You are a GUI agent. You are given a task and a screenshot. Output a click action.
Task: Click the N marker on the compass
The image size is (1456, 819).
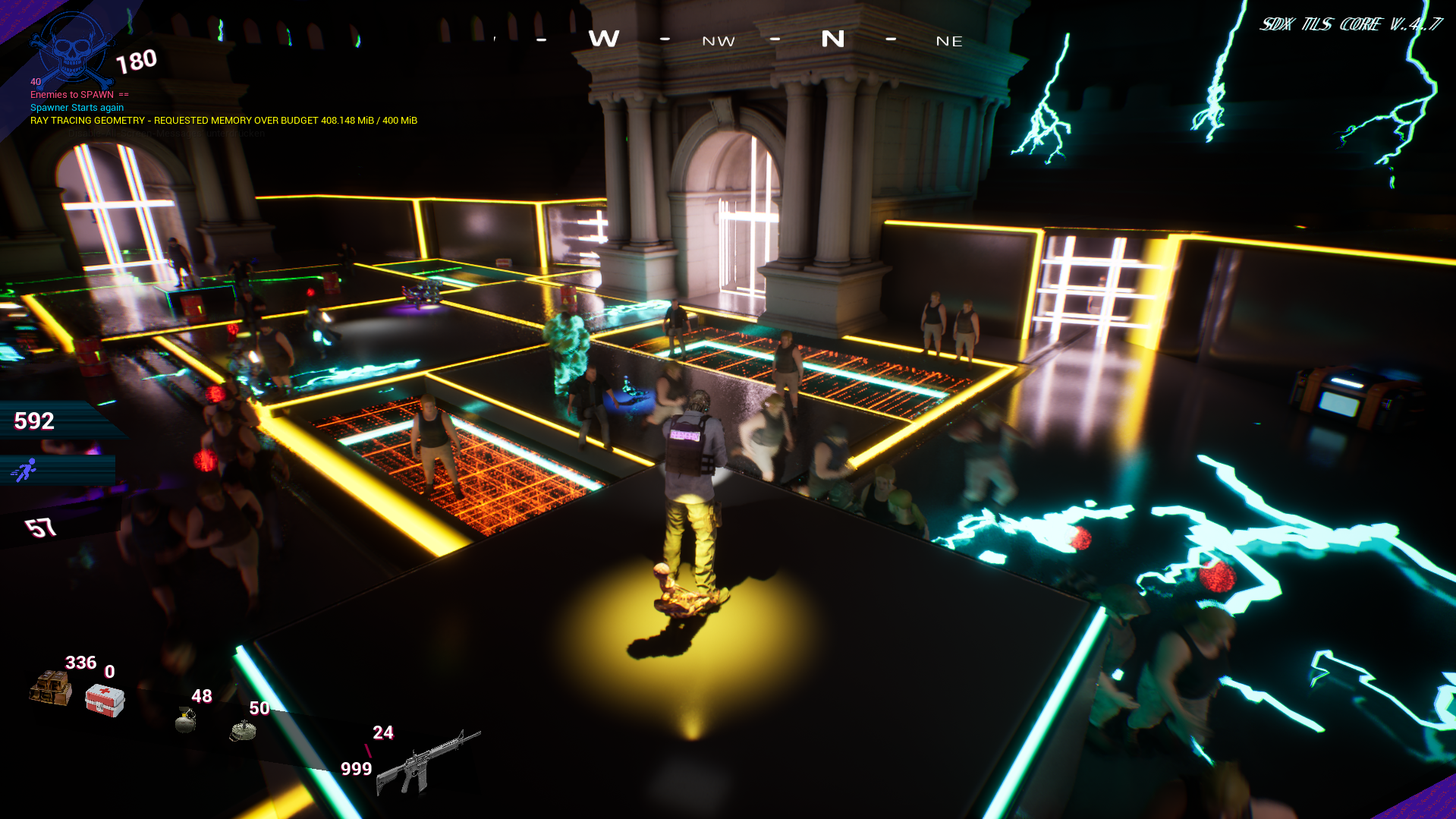832,39
